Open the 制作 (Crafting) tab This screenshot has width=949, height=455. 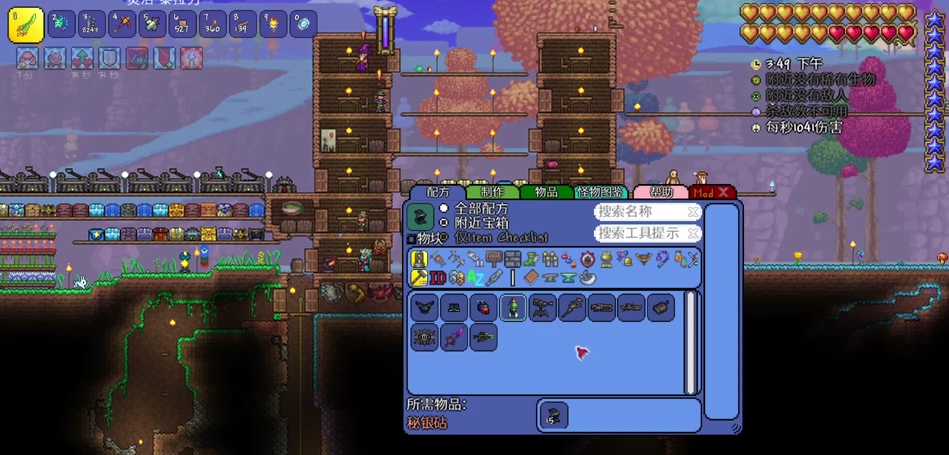pyautogui.click(x=492, y=192)
